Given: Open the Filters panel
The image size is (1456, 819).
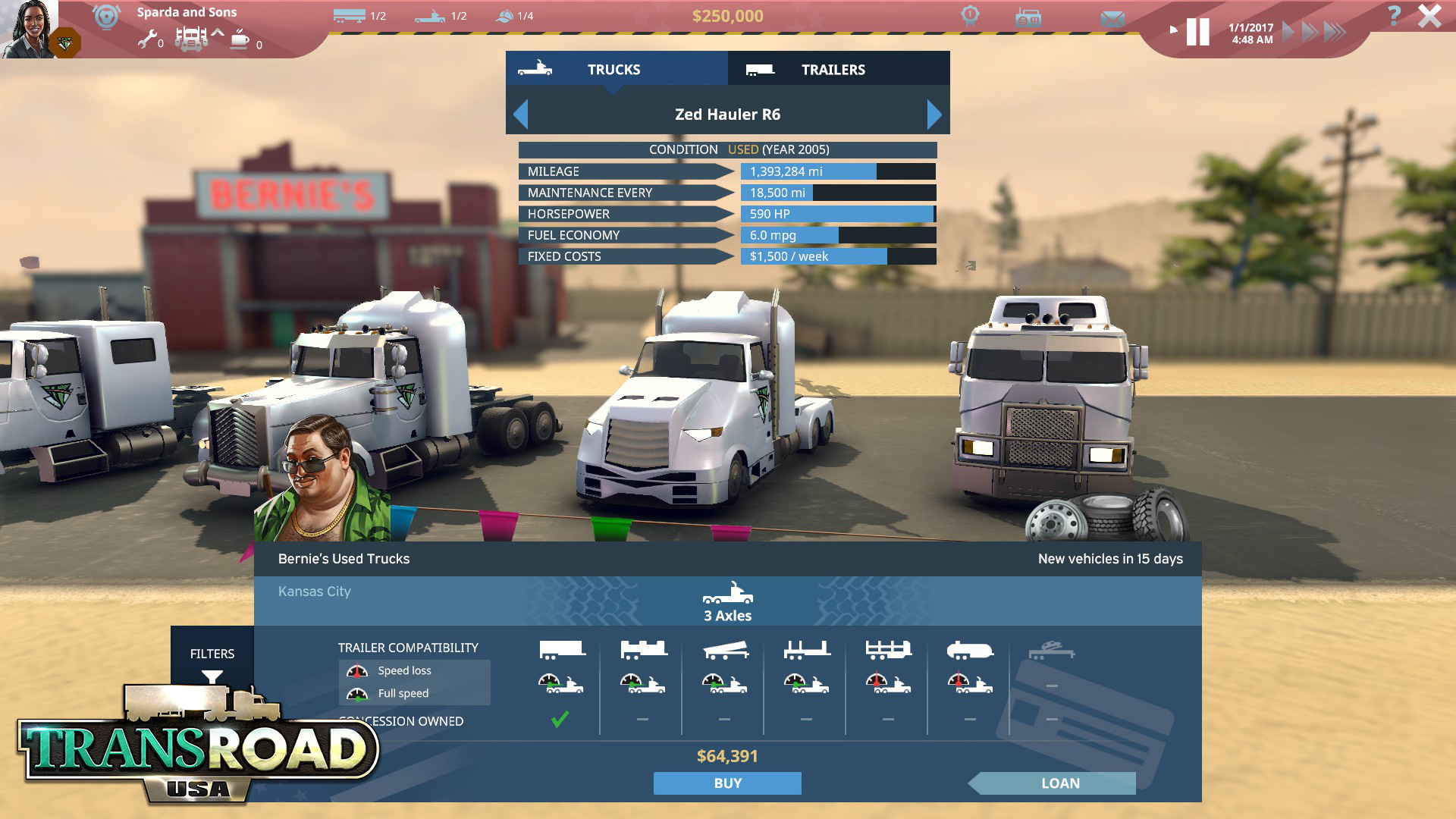Looking at the screenshot, I should (212, 661).
